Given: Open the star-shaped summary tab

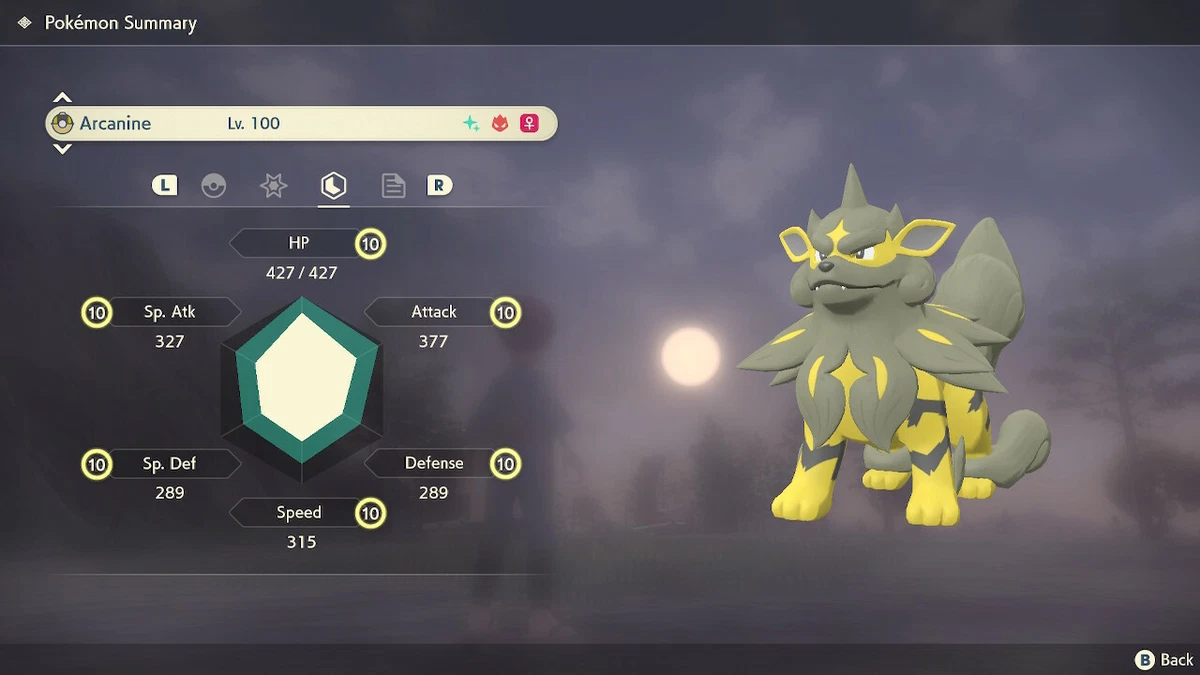Looking at the screenshot, I should (x=274, y=186).
